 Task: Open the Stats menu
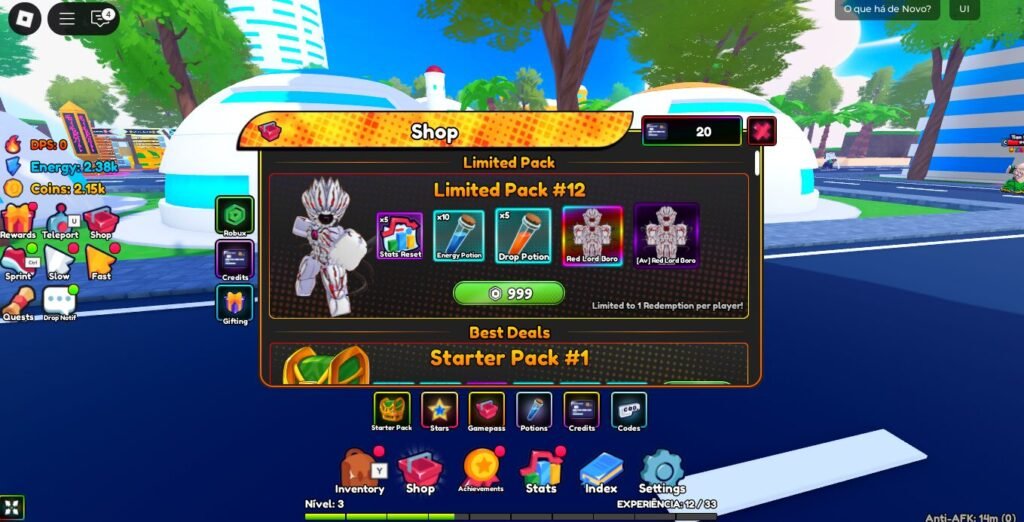tap(541, 471)
